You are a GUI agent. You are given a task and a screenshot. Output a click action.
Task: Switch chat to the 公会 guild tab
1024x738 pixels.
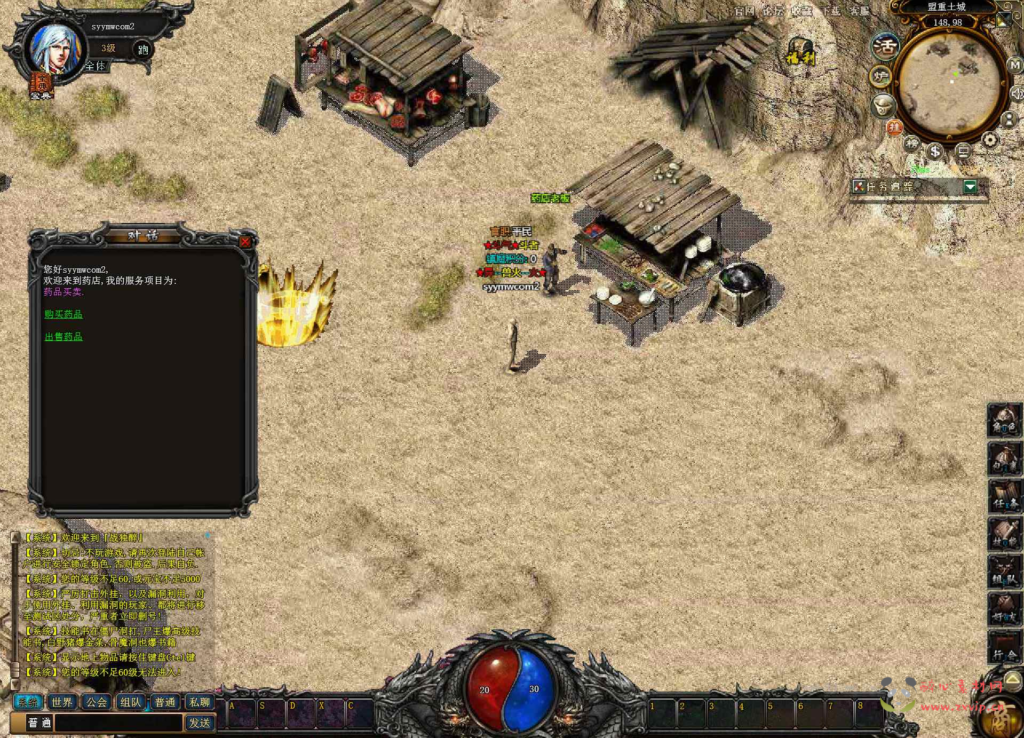[96, 702]
